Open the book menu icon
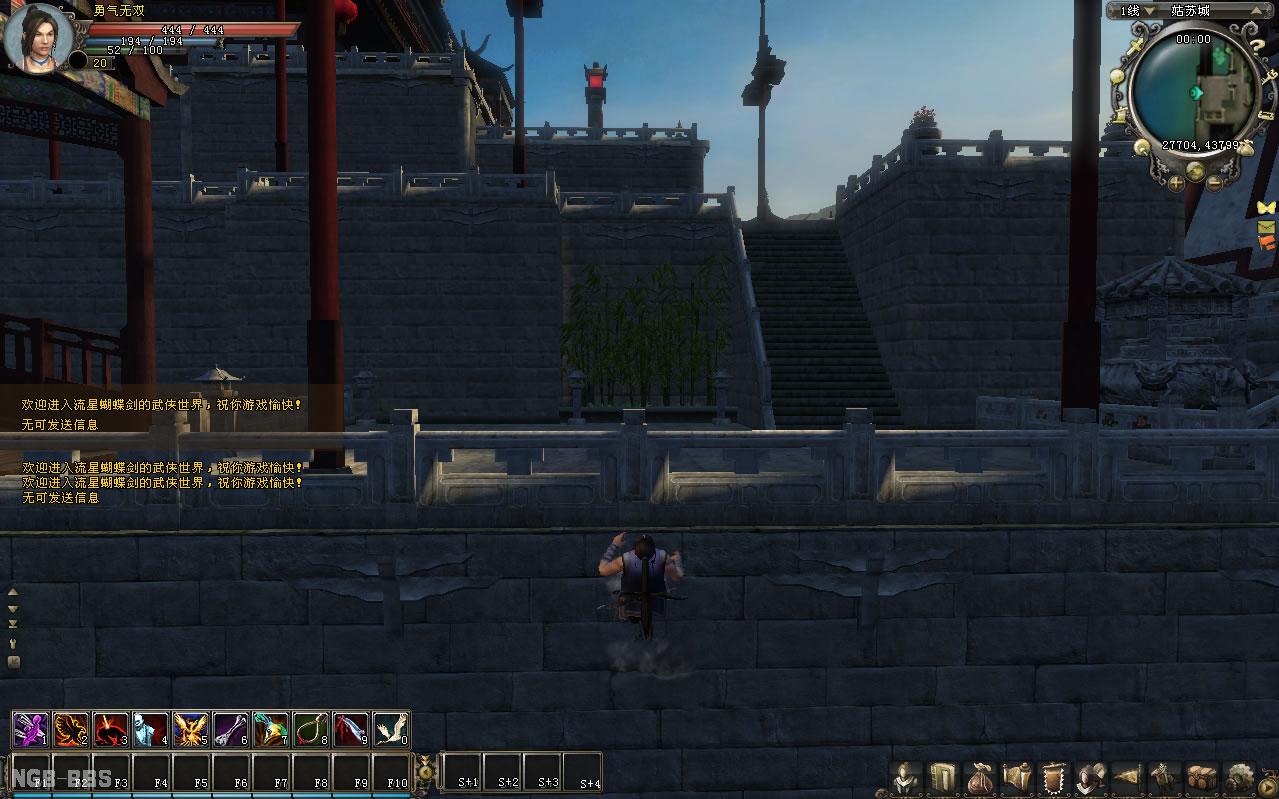The width and height of the screenshot is (1279, 799). pyautogui.click(x=942, y=777)
